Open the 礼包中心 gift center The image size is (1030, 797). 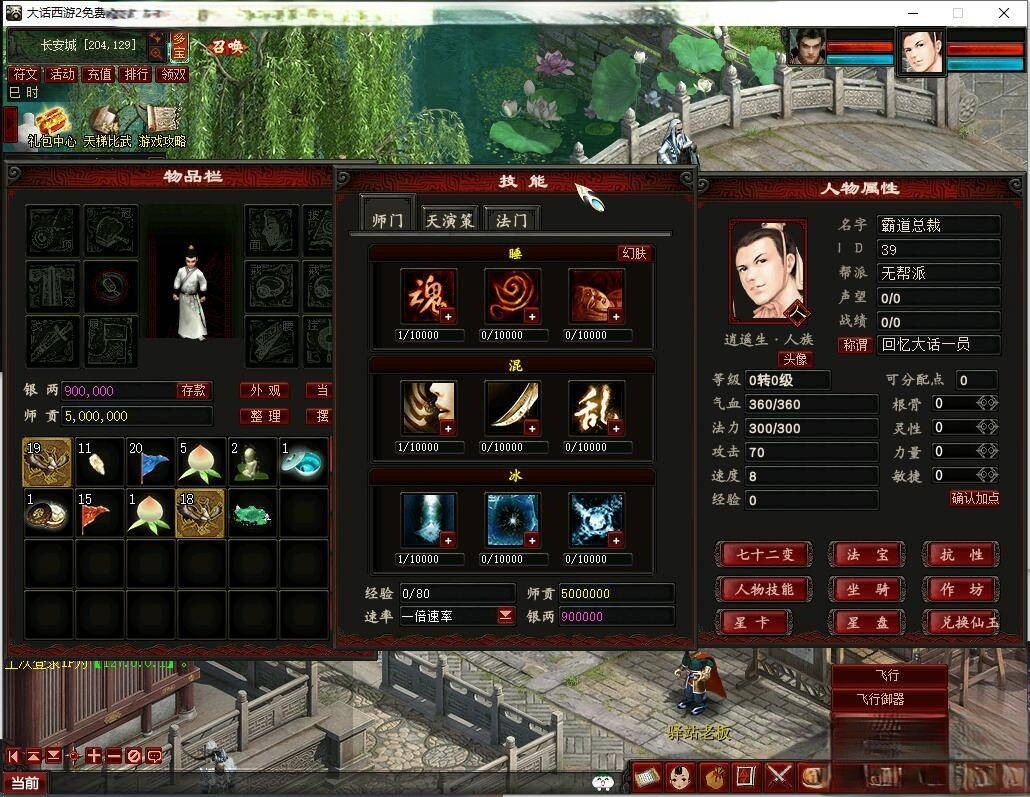coord(52,127)
